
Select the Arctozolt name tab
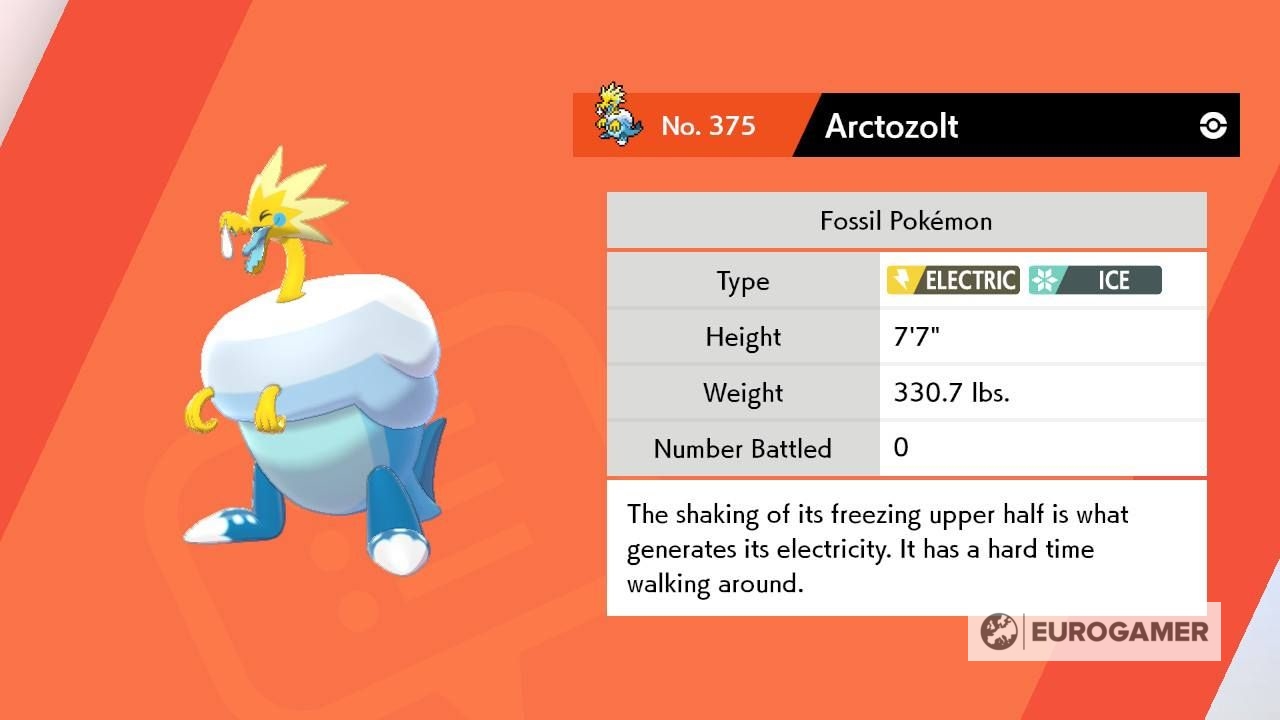892,126
